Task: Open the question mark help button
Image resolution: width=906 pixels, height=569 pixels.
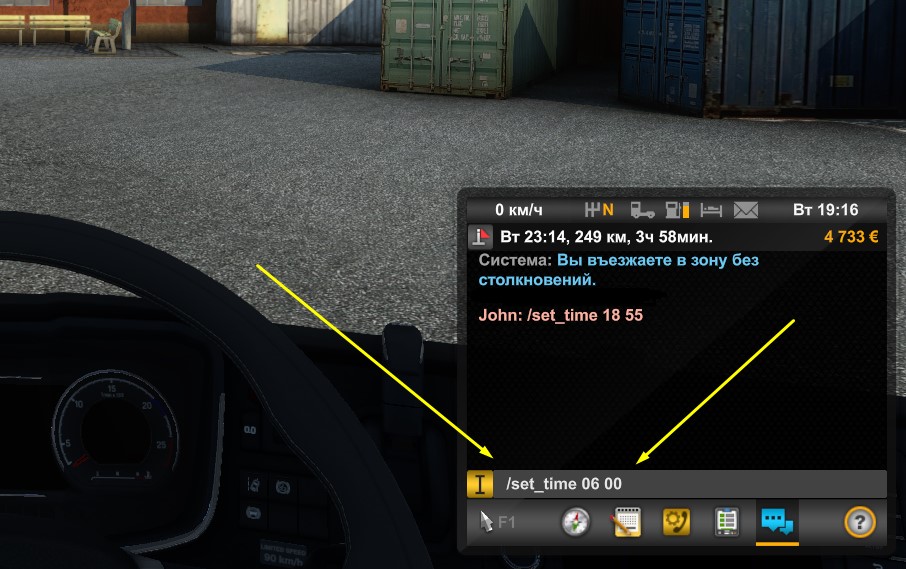Action: pyautogui.click(x=859, y=522)
